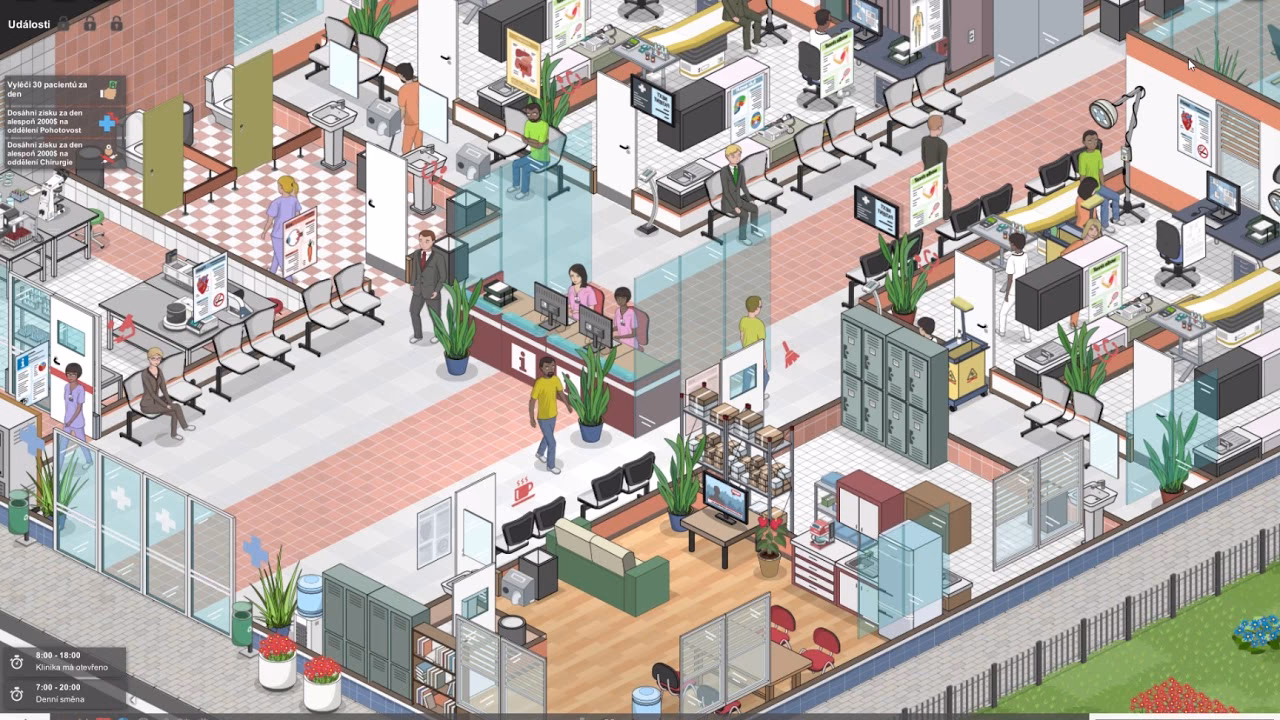The width and height of the screenshot is (1280, 720).
Task: Click the medical icon on the Chirurgie profit objective
Action: 109,153
